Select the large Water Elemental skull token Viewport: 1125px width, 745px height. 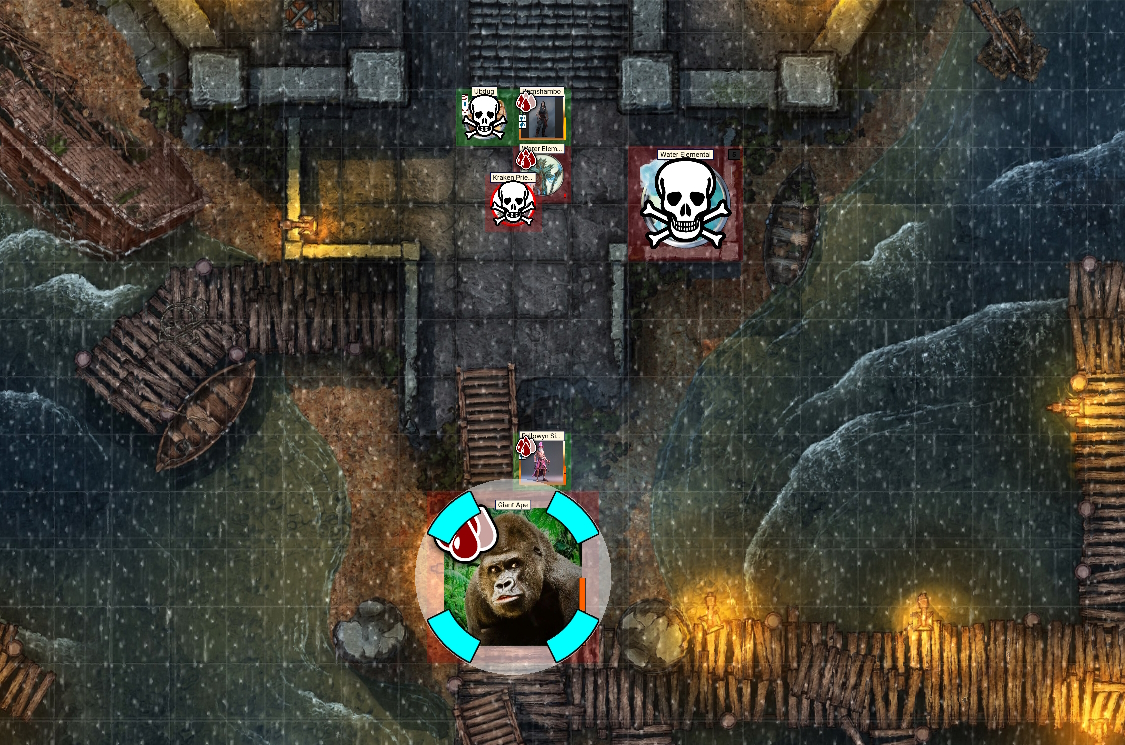point(684,203)
